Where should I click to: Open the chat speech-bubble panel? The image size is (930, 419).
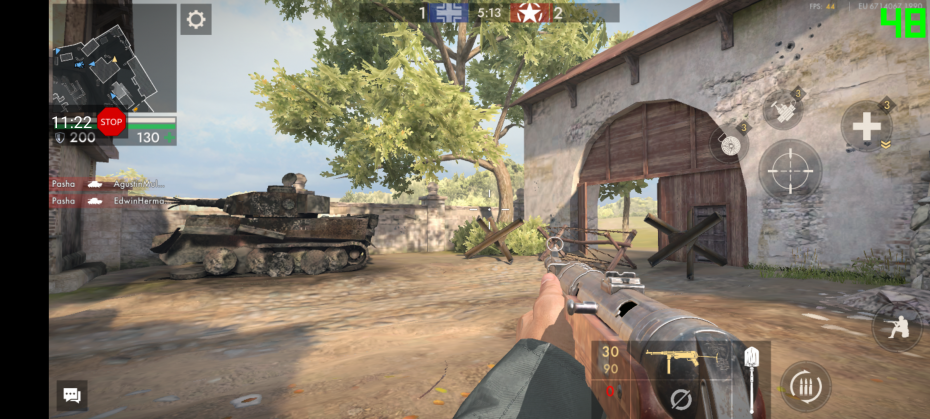coord(72,395)
